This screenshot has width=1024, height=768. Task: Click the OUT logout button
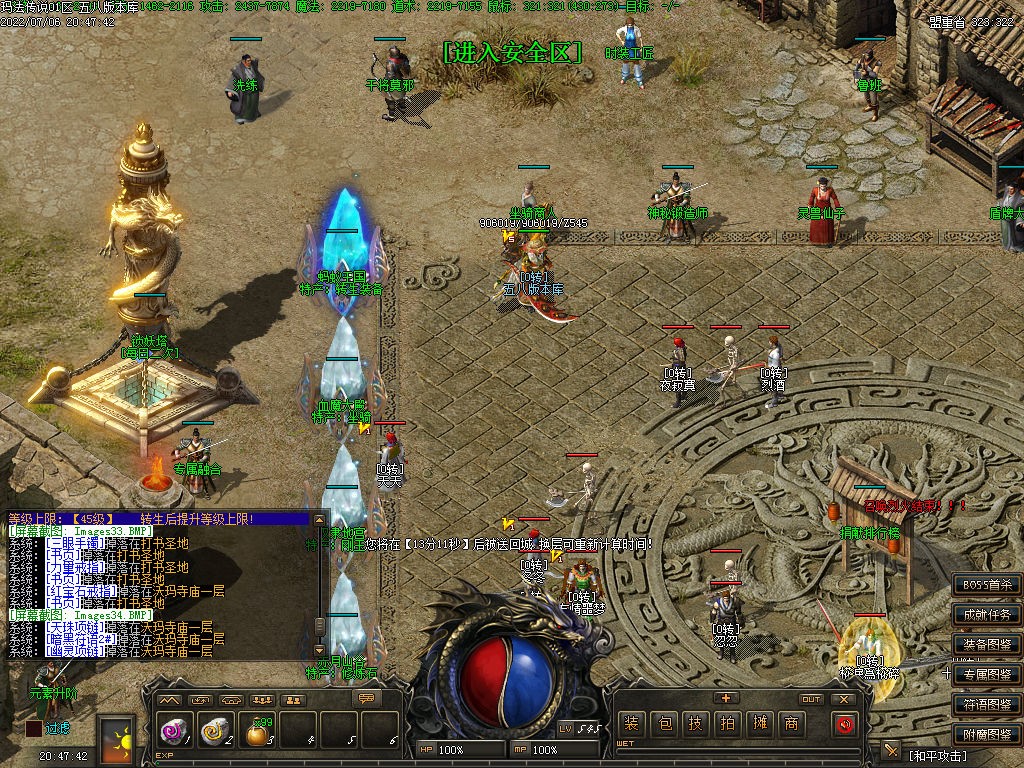tap(811, 699)
